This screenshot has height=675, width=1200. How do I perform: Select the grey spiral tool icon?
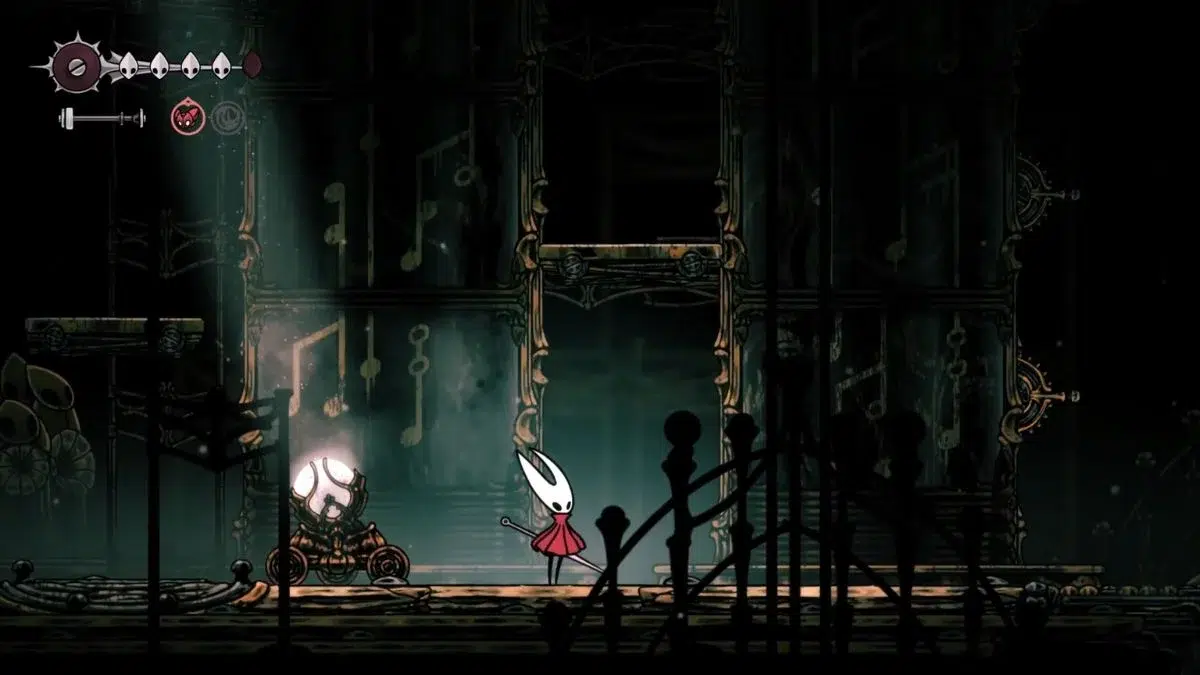[x=227, y=117]
